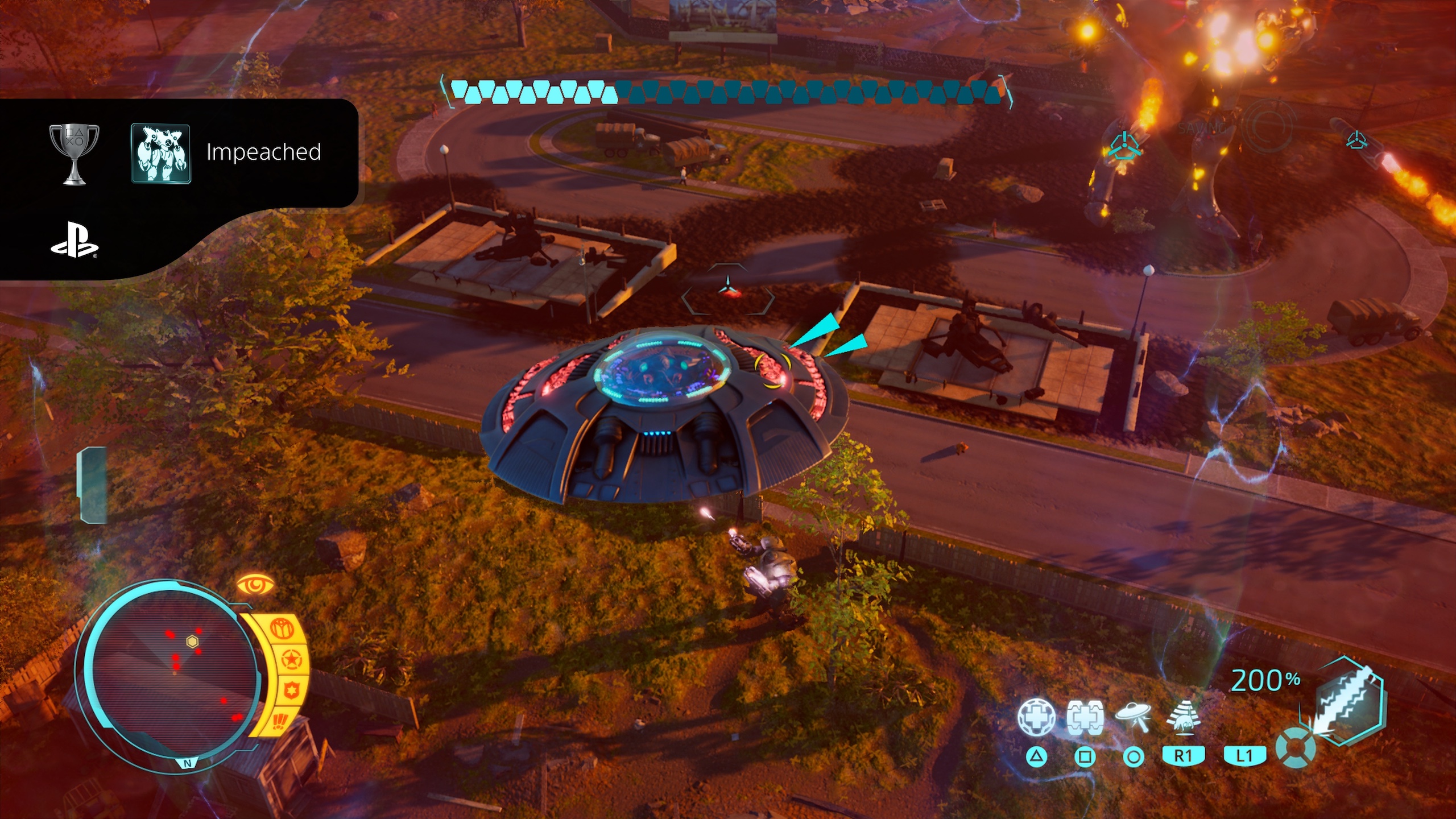Viewport: 1456px width, 819px height.
Task: Click the round weapon wheel icon
Action: [x=1295, y=747]
